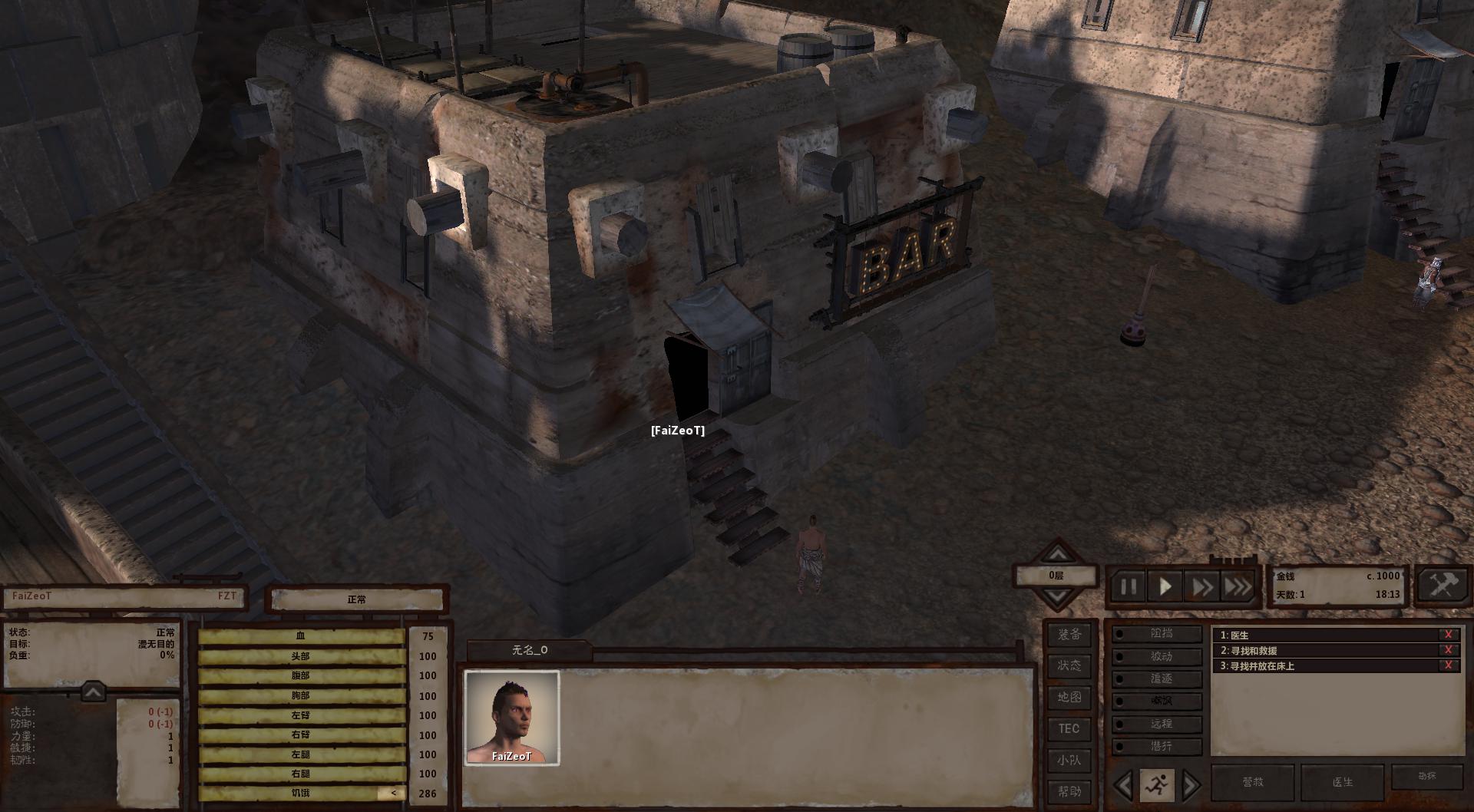The width and height of the screenshot is (1474, 812).
Task: Collapse the character info panel with the chevron
Action: tap(93, 692)
